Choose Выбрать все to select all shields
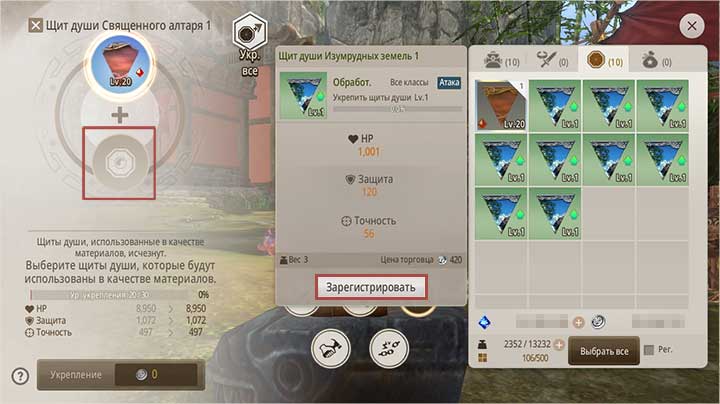The height and width of the screenshot is (404, 720). [604, 352]
